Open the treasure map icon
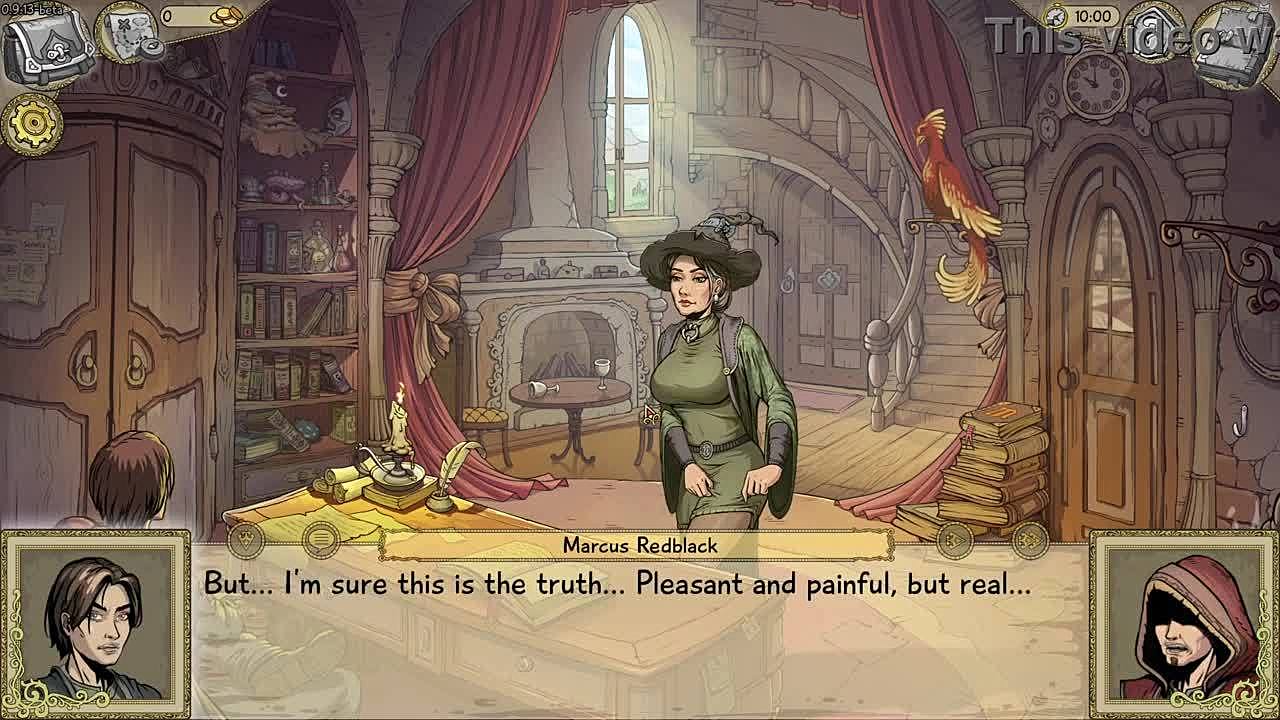The image size is (1280, 720). (130, 35)
